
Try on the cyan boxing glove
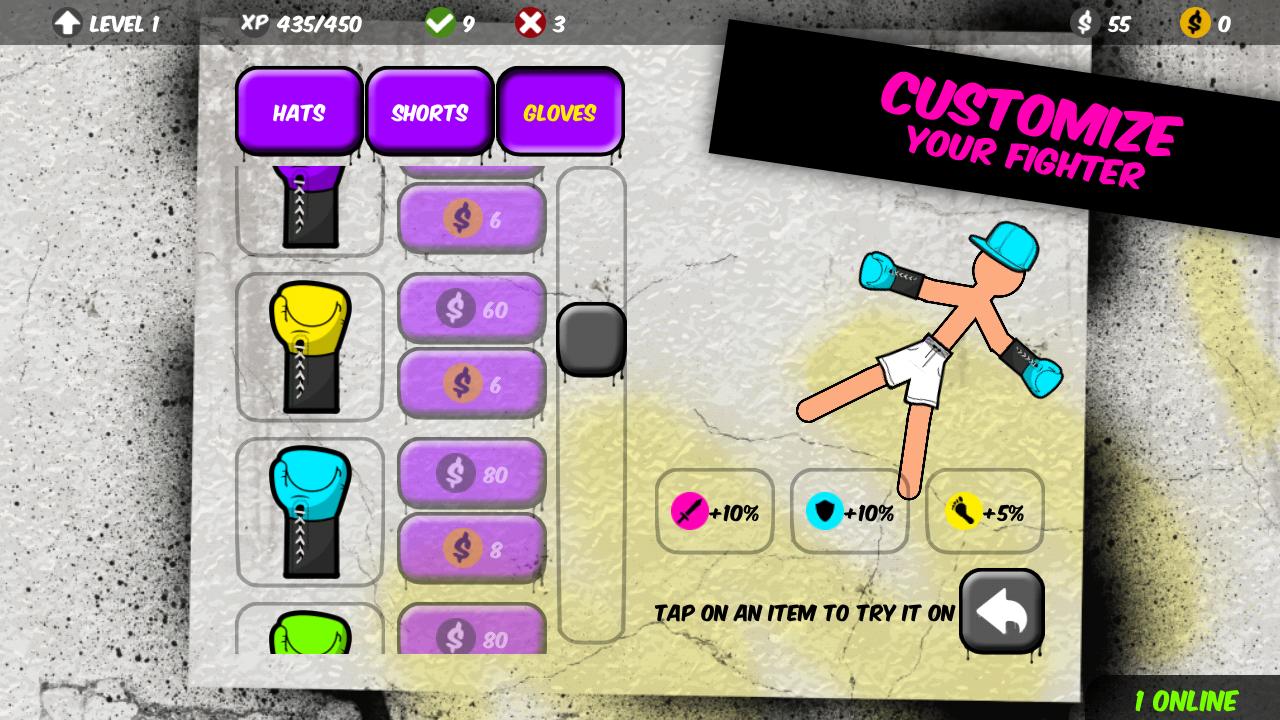310,512
